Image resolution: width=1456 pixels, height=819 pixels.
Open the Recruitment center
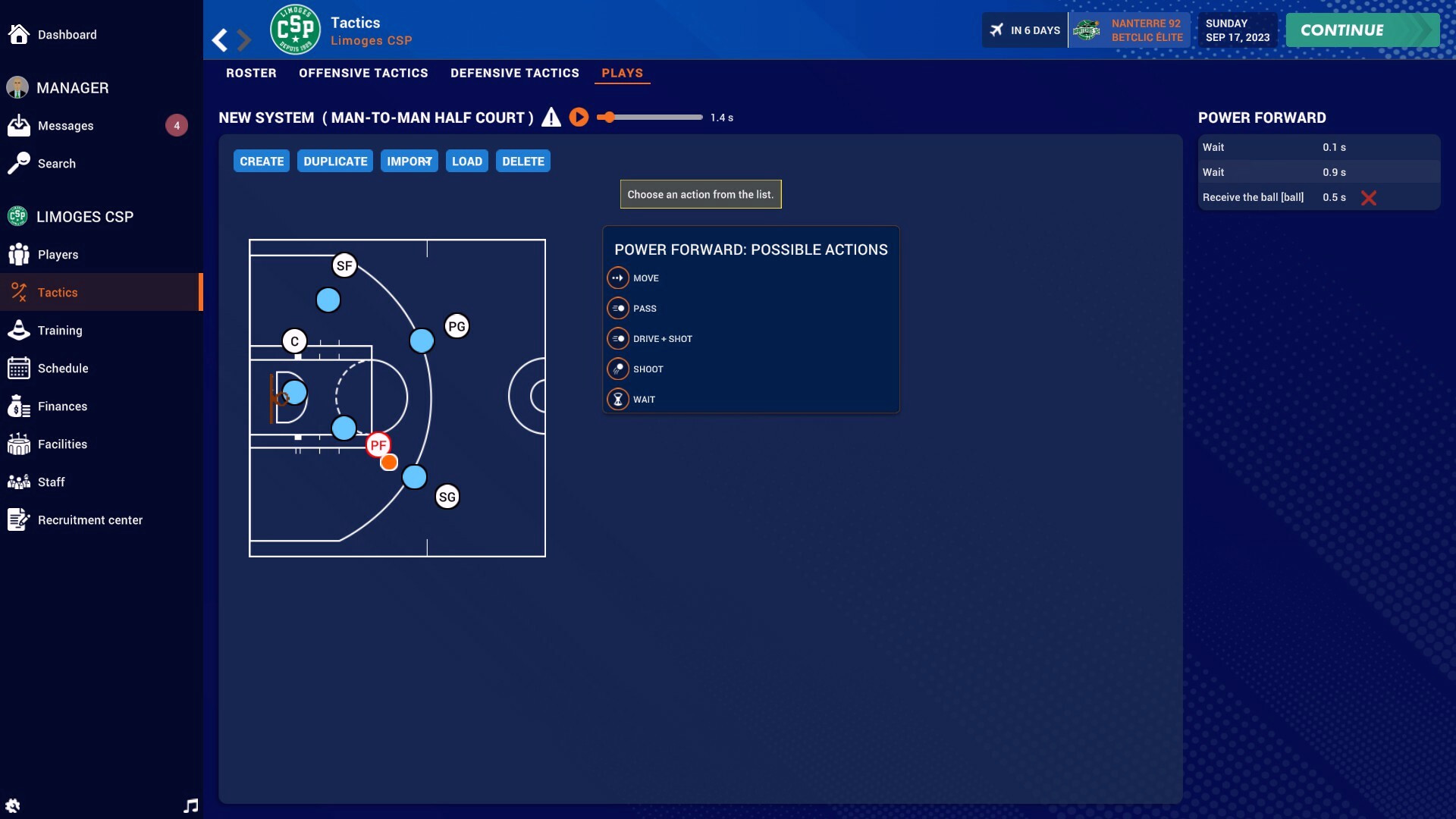[89, 520]
